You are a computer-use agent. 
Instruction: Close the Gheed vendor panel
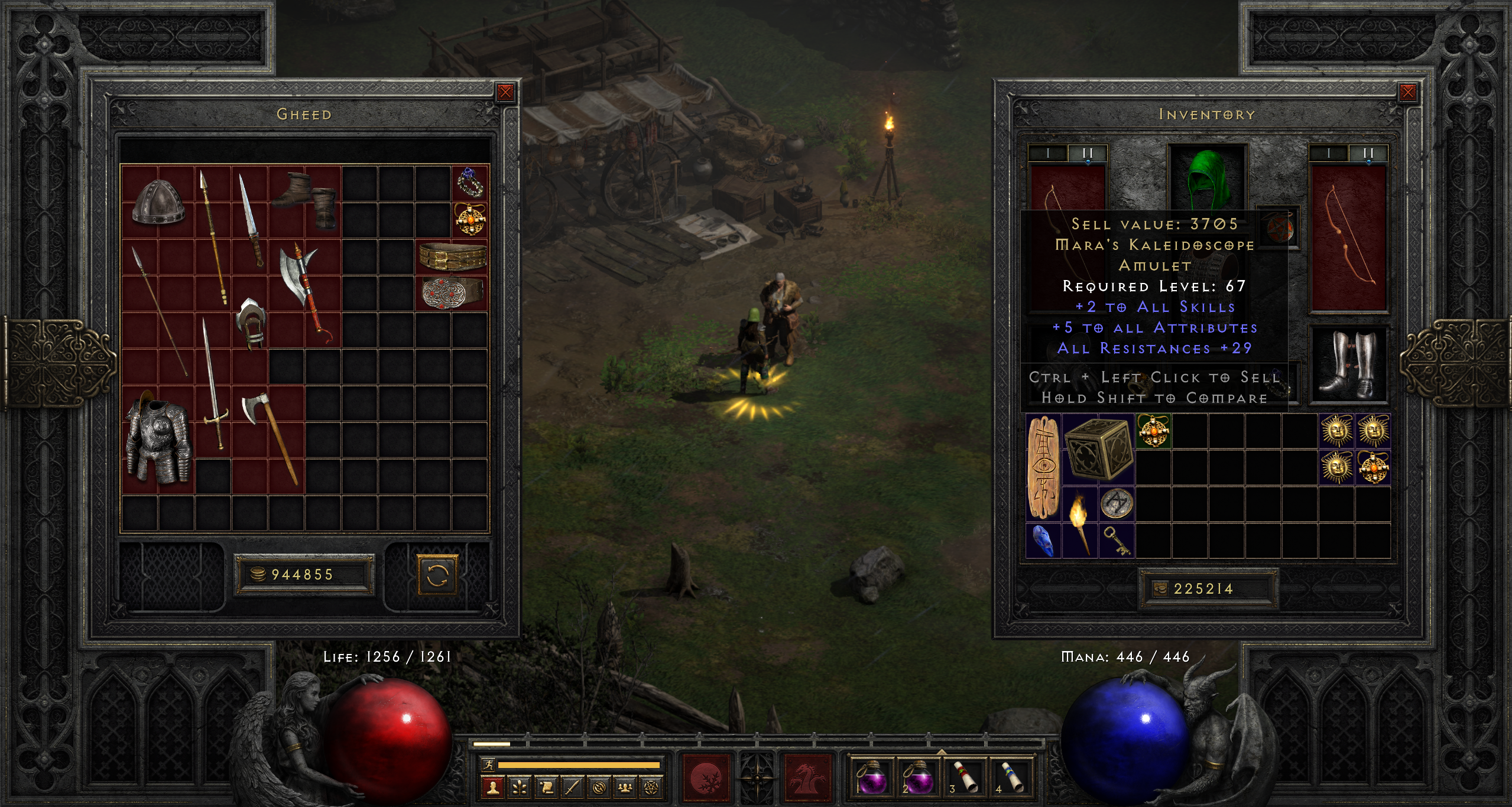point(505,93)
